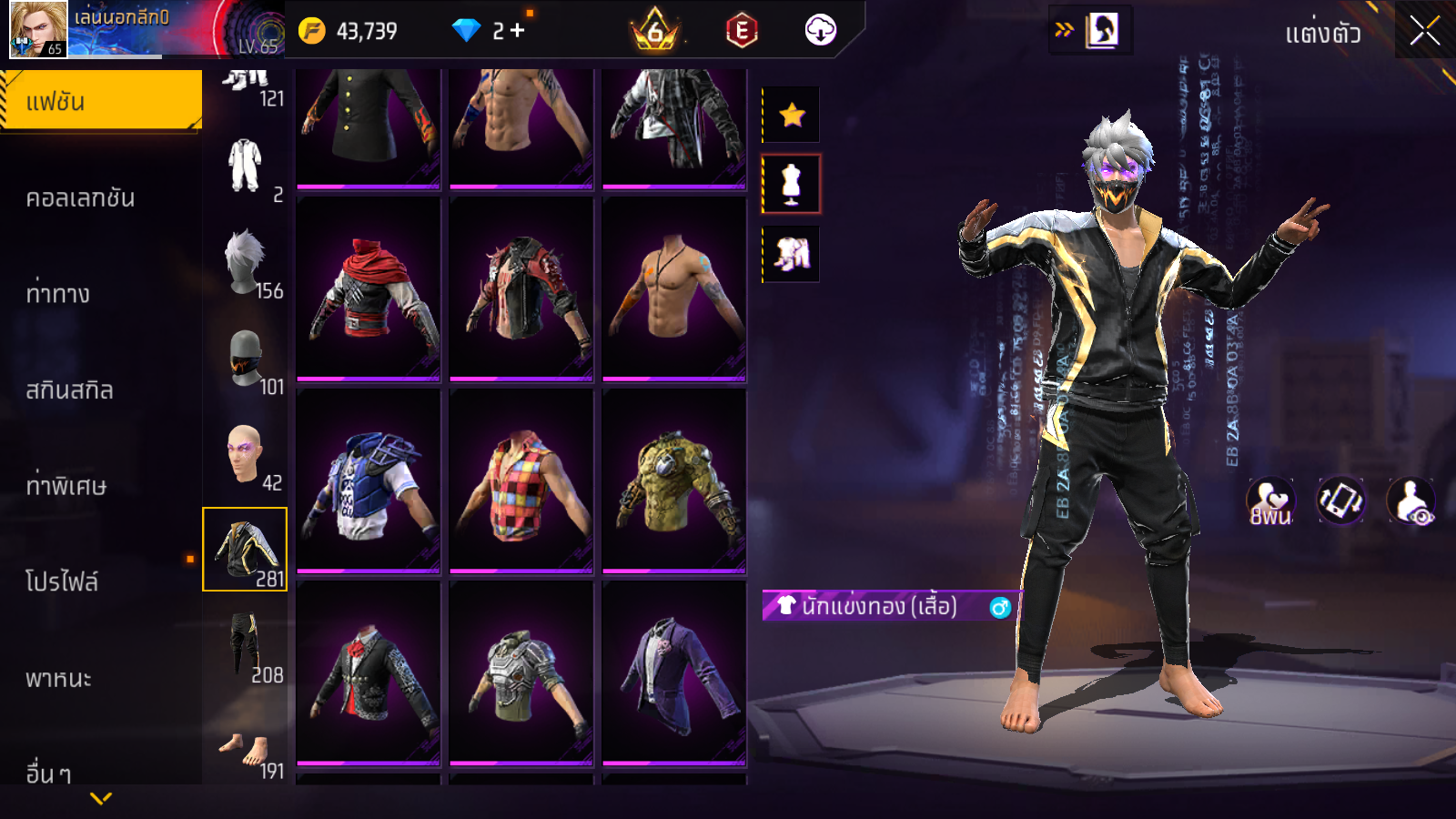
Task: Open the โปรไฟล์ profile tab
Action: click(62, 581)
